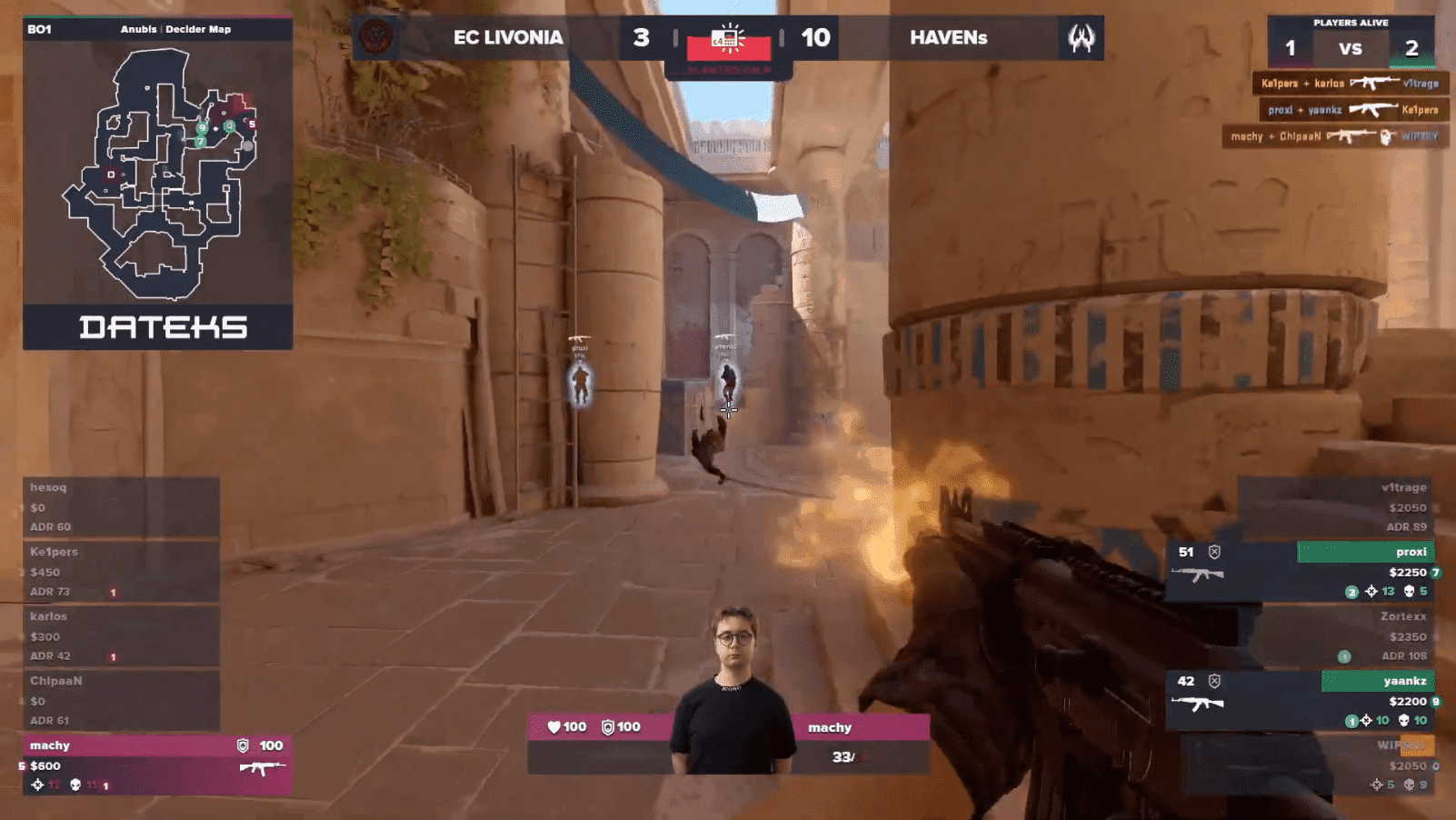The height and width of the screenshot is (820, 1456).
Task: Select hexoq's player row
Action: [x=121, y=506]
